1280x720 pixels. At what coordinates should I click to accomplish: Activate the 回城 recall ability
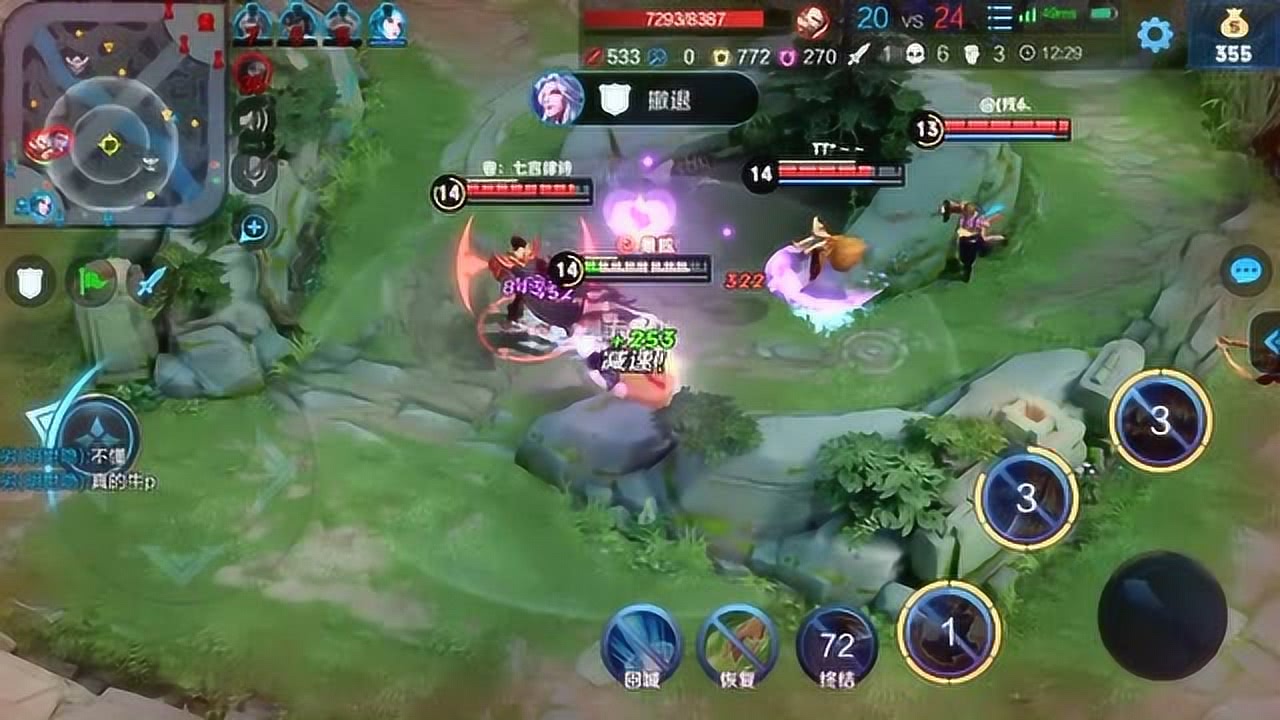[x=641, y=644]
